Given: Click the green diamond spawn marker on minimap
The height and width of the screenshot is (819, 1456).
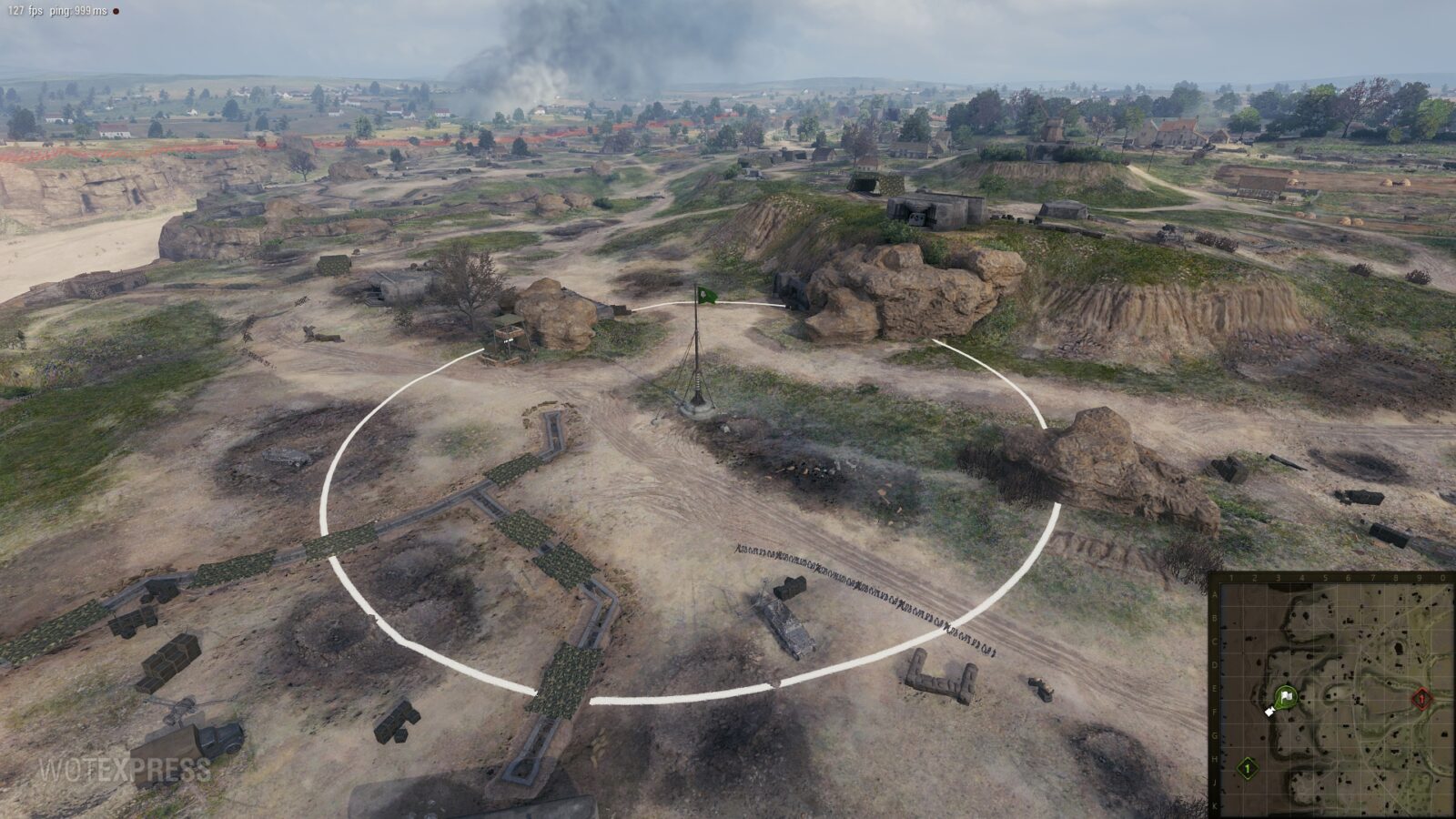Looking at the screenshot, I should coord(1248,769).
